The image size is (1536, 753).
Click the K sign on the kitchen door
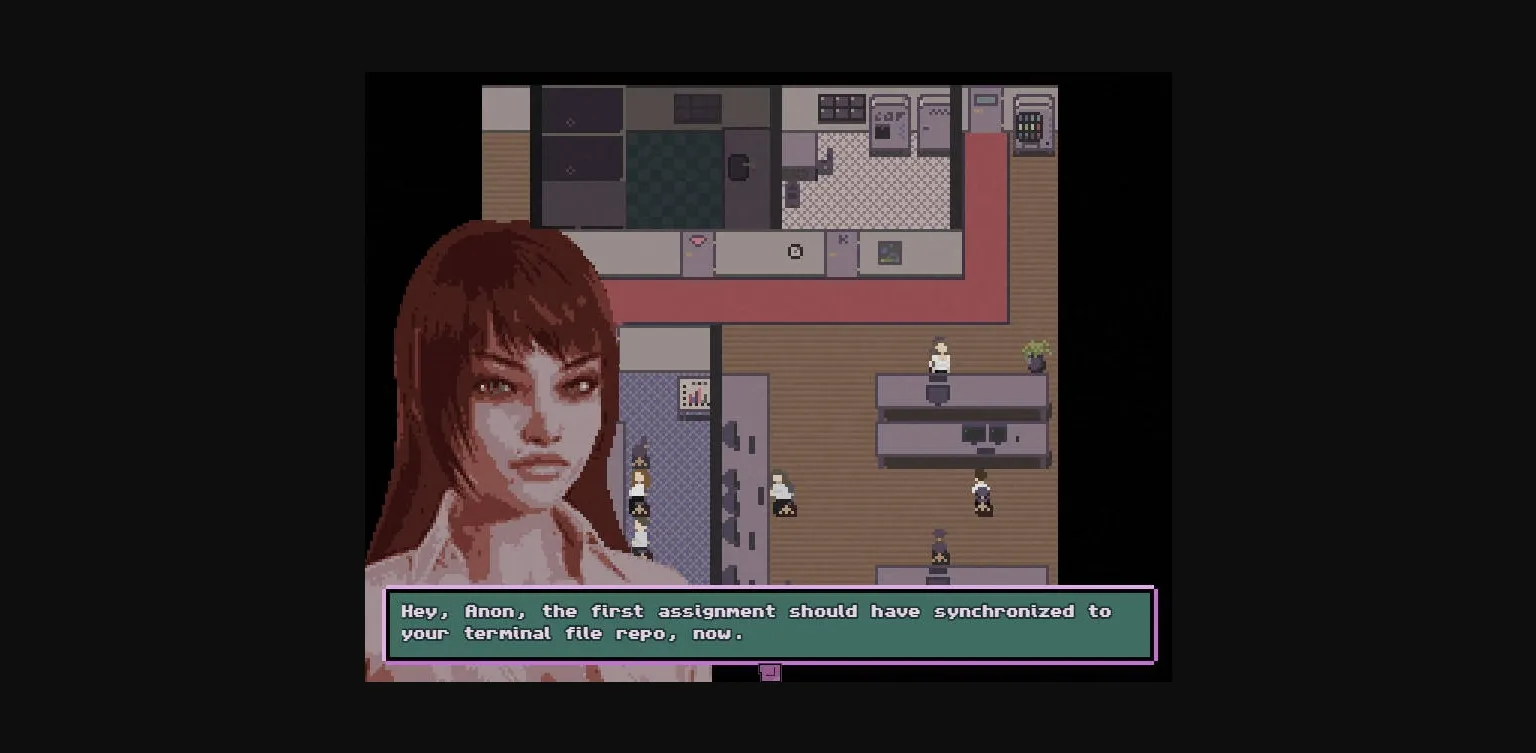(843, 239)
